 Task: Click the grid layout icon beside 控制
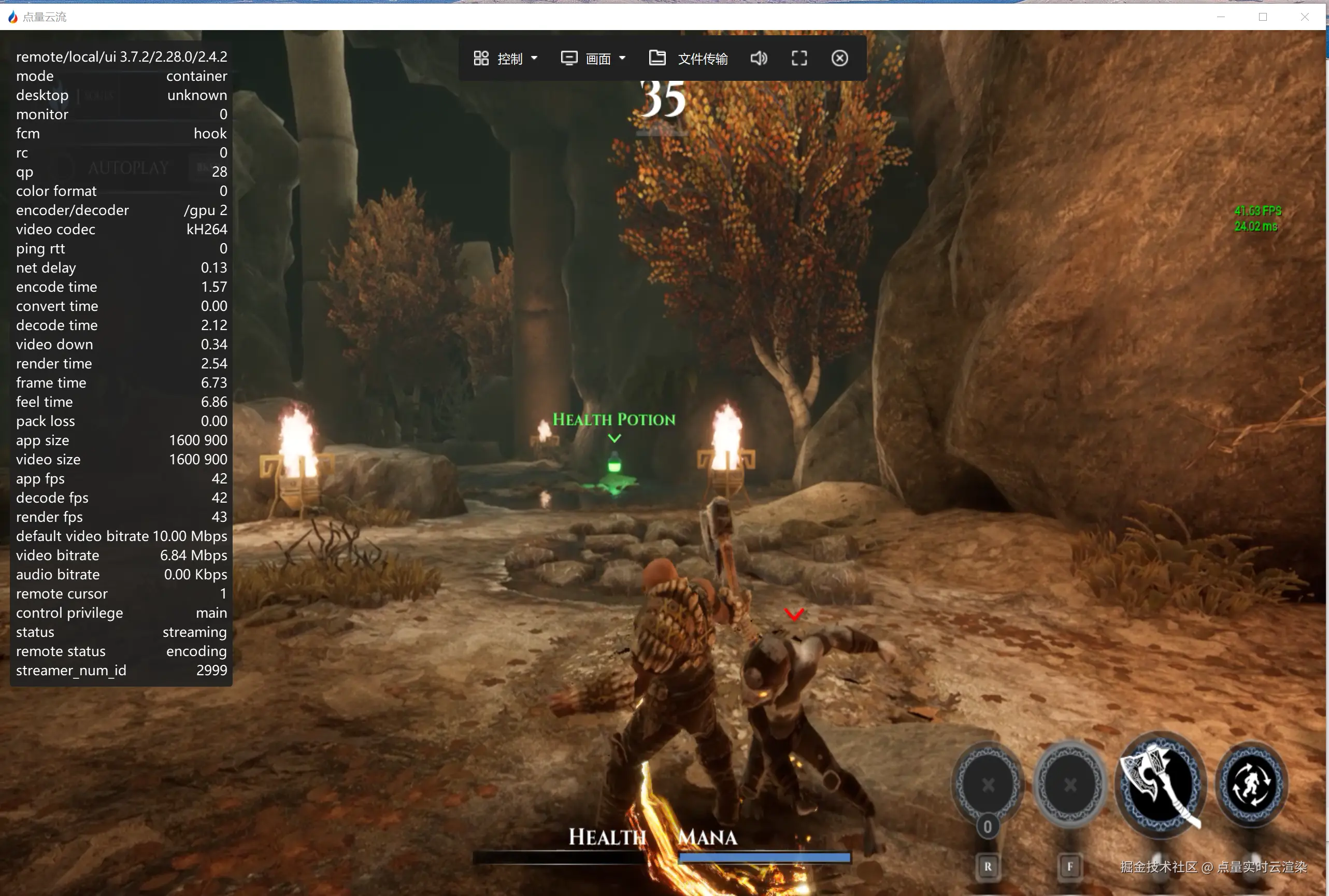(x=480, y=58)
